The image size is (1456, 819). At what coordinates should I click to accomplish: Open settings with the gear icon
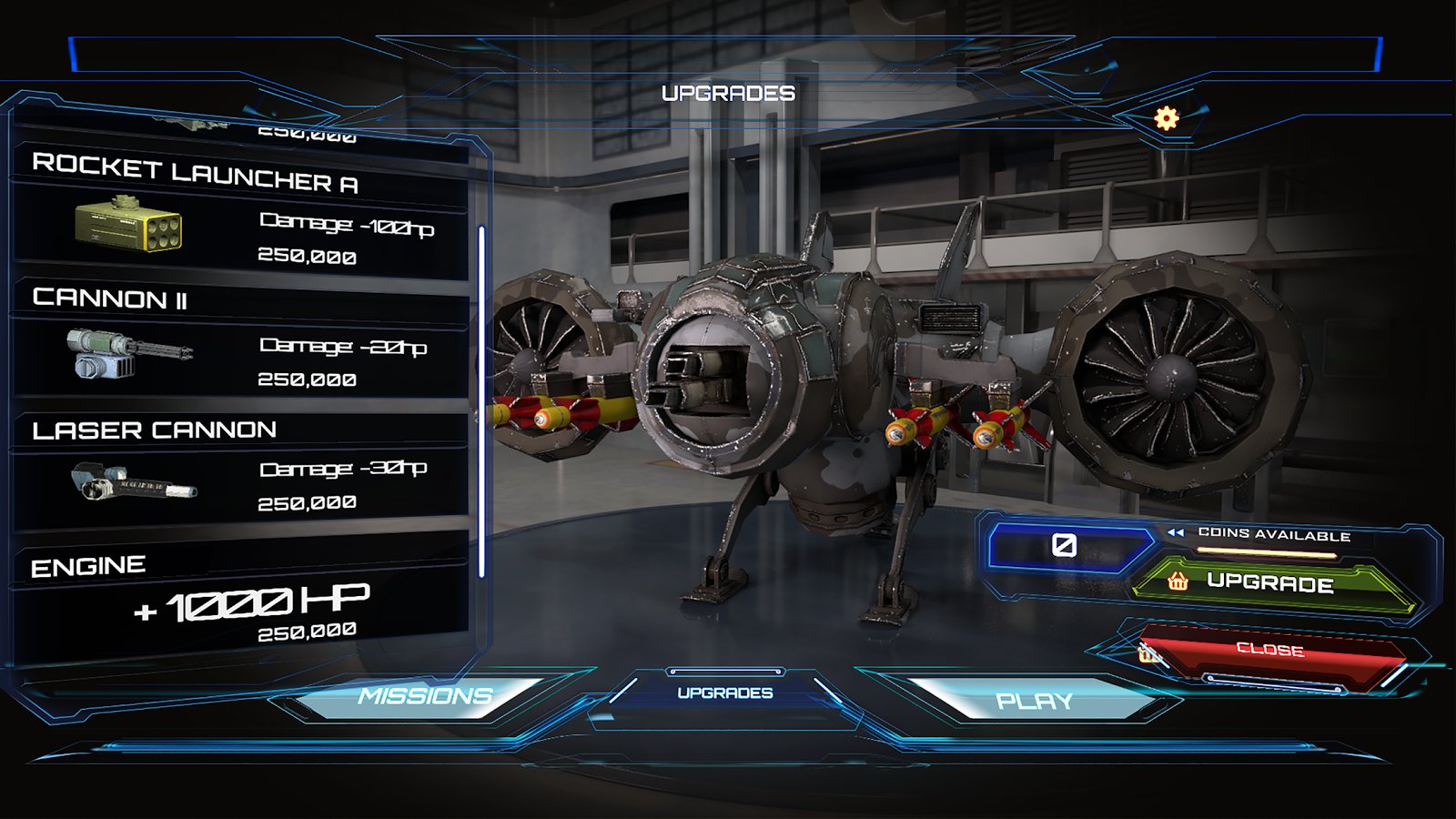pos(1167,118)
